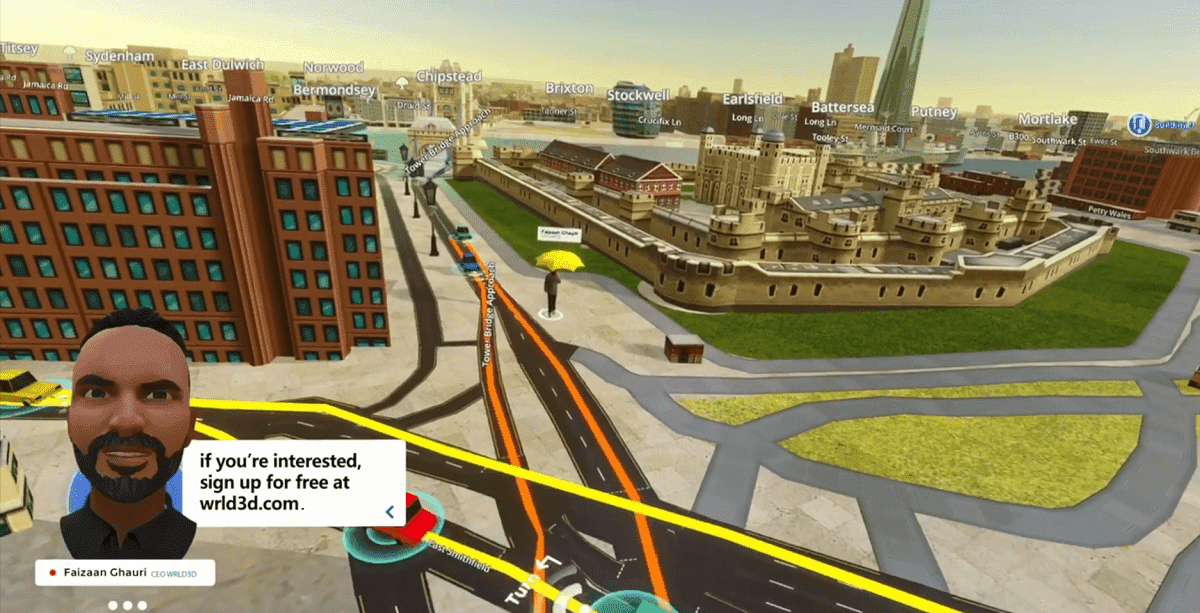Screen dimensions: 1200x613
Task: Select the Faizaan Ghauri CEO name tag
Action: (125, 574)
